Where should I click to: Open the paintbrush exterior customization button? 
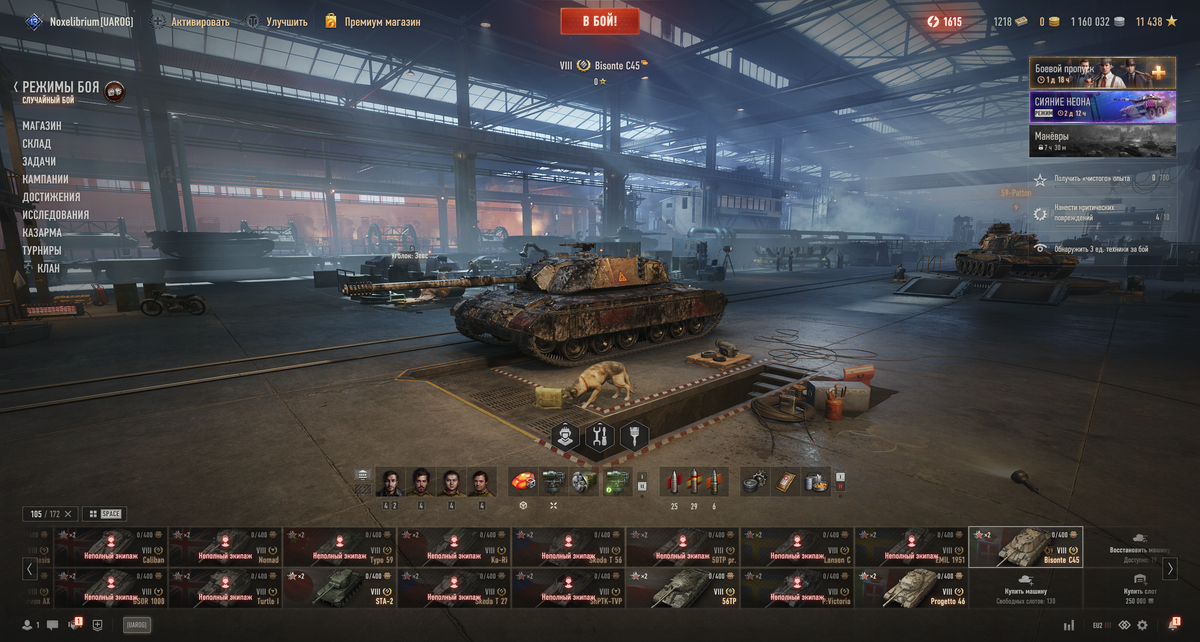point(634,436)
